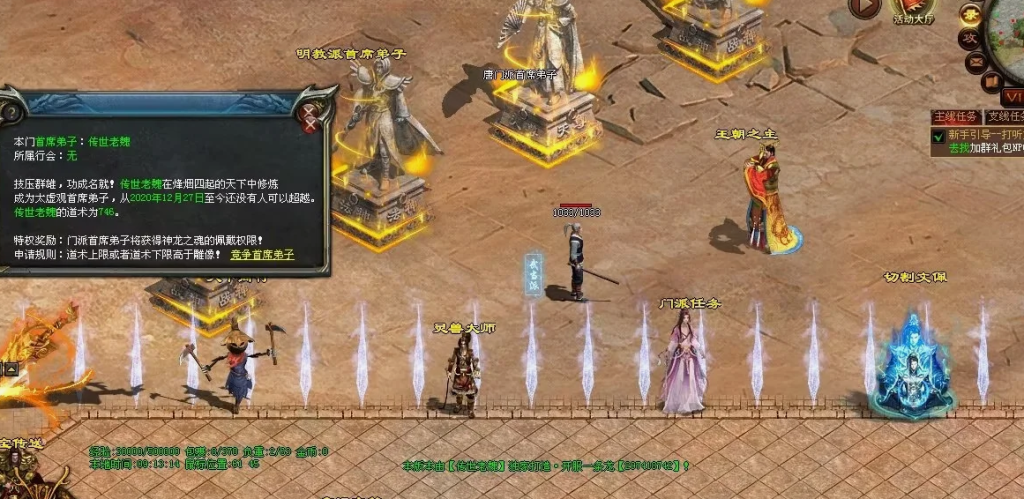Toggle the green checkmark on quest tracker
This screenshot has width=1024, height=499.
938,136
